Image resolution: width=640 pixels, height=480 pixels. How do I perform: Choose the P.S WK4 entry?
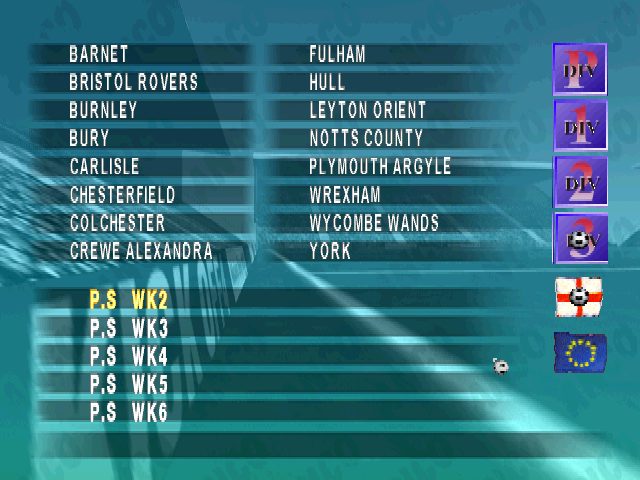pos(129,356)
